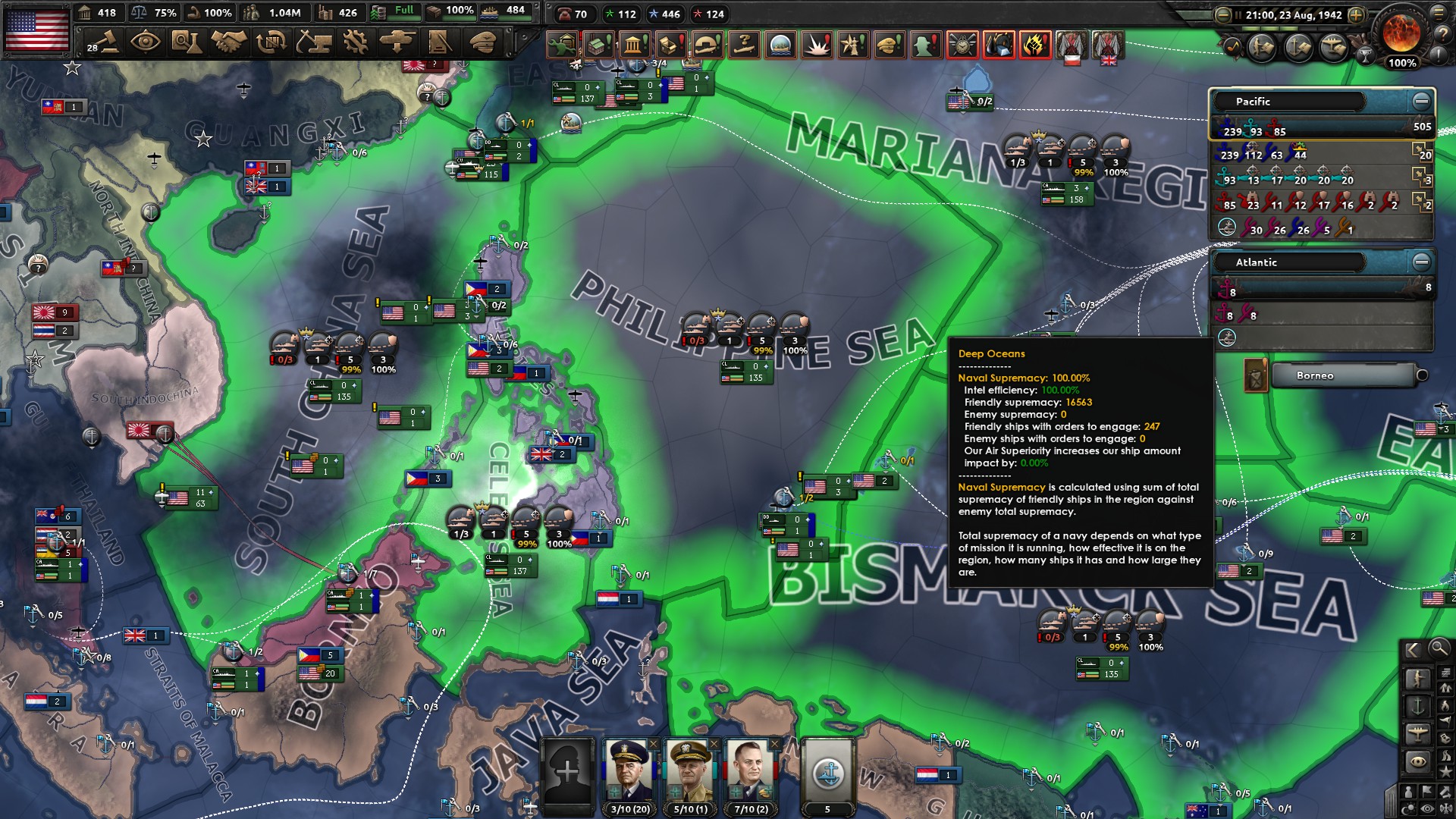Open Production via the hammer and anvil icon

tap(313, 43)
